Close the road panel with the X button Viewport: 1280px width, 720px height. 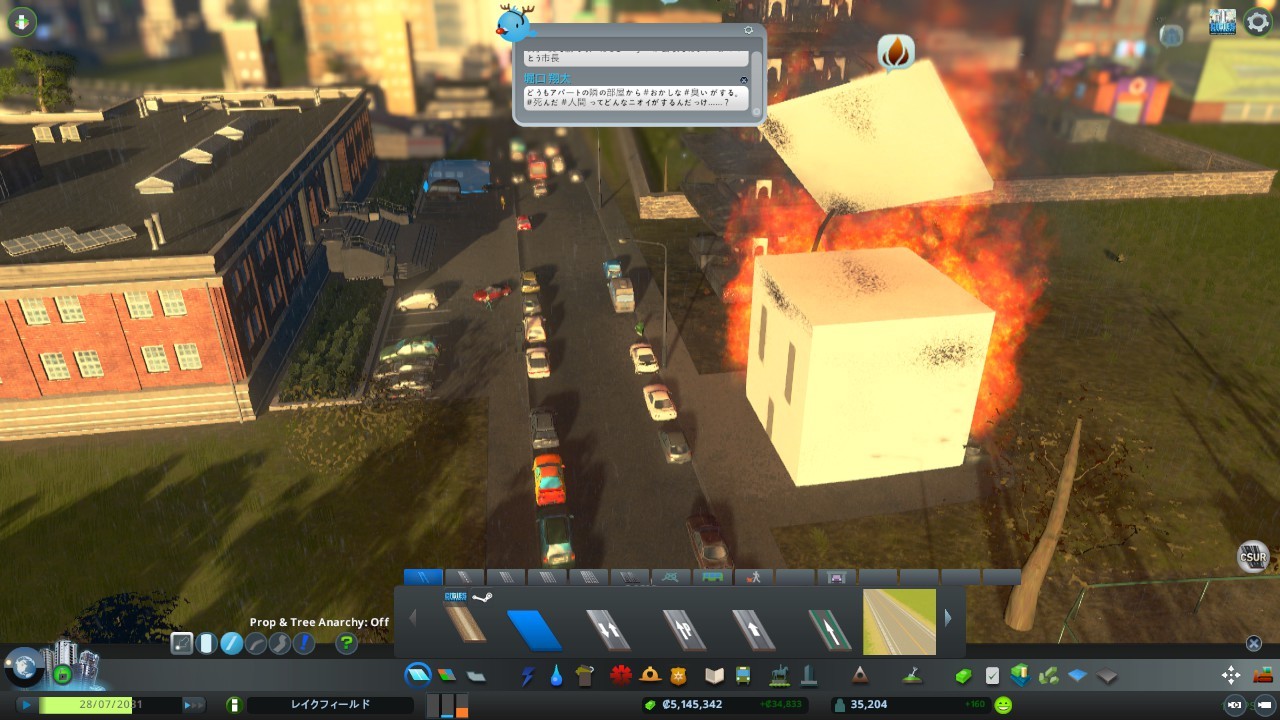click(x=1254, y=643)
